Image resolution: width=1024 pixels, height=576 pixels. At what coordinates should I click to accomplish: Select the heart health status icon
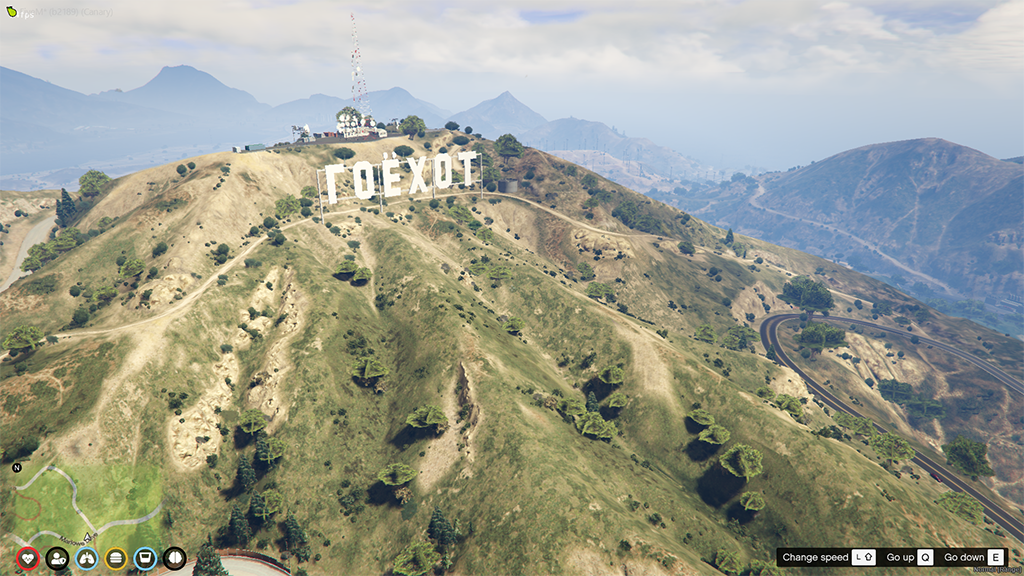click(28, 558)
